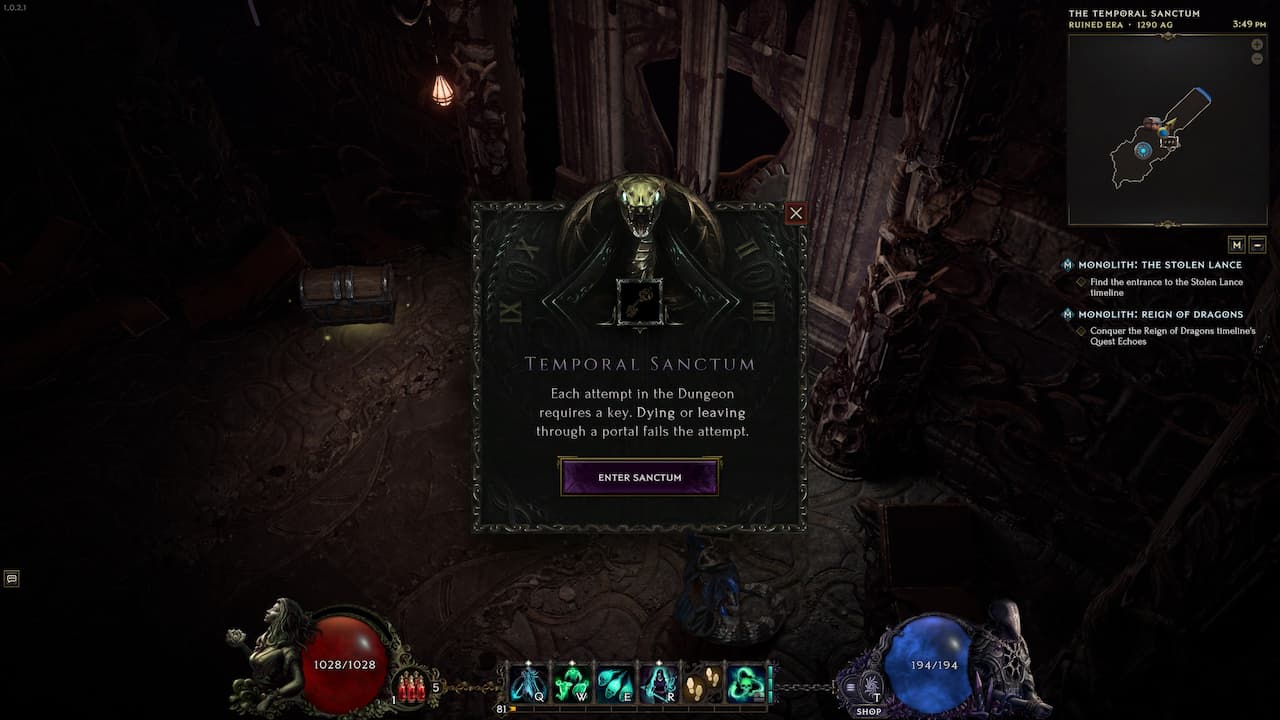
Task: Zoom in on the minimap
Action: [x=1257, y=45]
